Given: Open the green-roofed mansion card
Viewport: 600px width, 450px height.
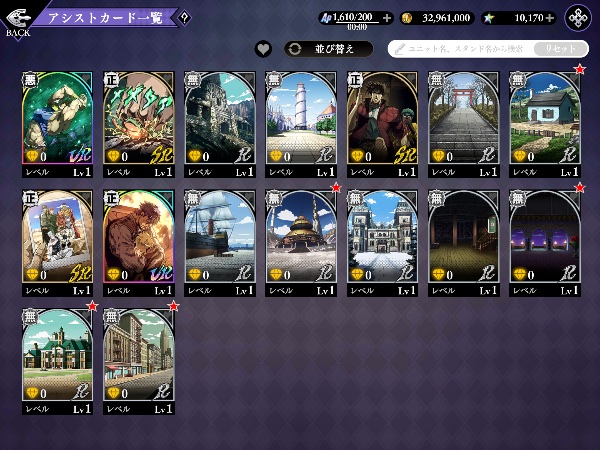Looking at the screenshot, I should [x=57, y=354].
